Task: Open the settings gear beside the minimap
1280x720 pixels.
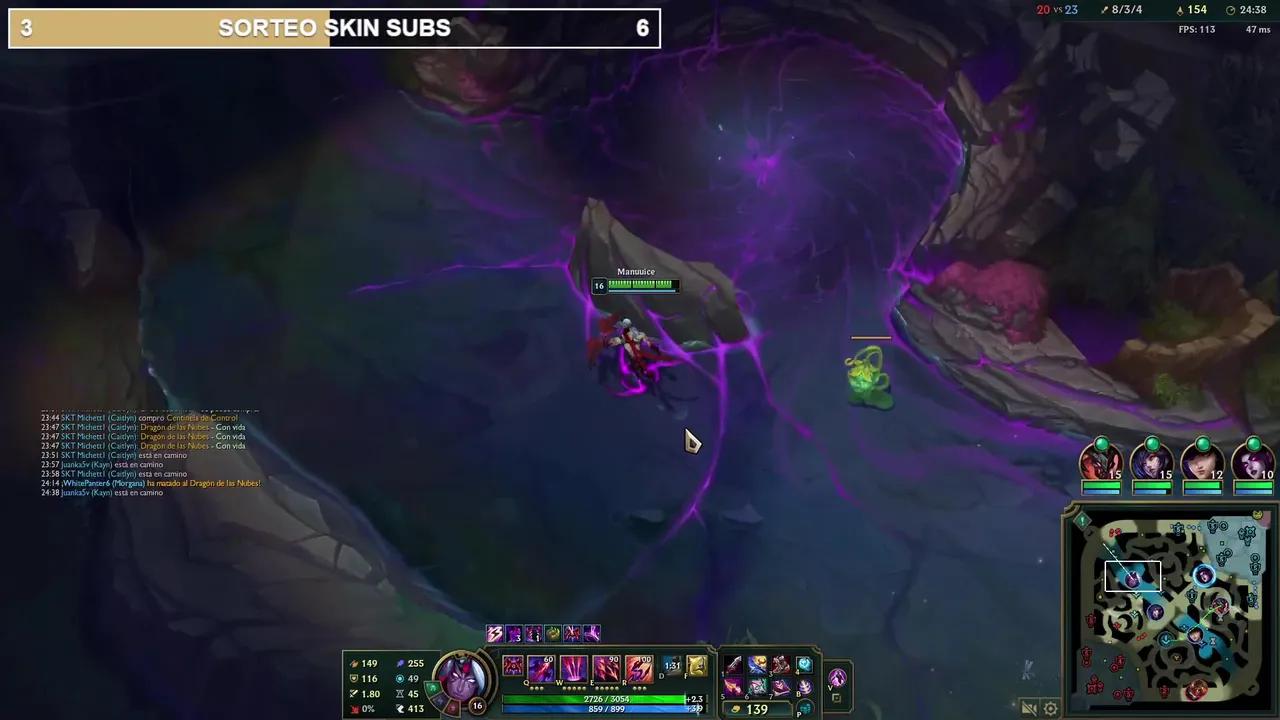Action: click(x=1050, y=708)
